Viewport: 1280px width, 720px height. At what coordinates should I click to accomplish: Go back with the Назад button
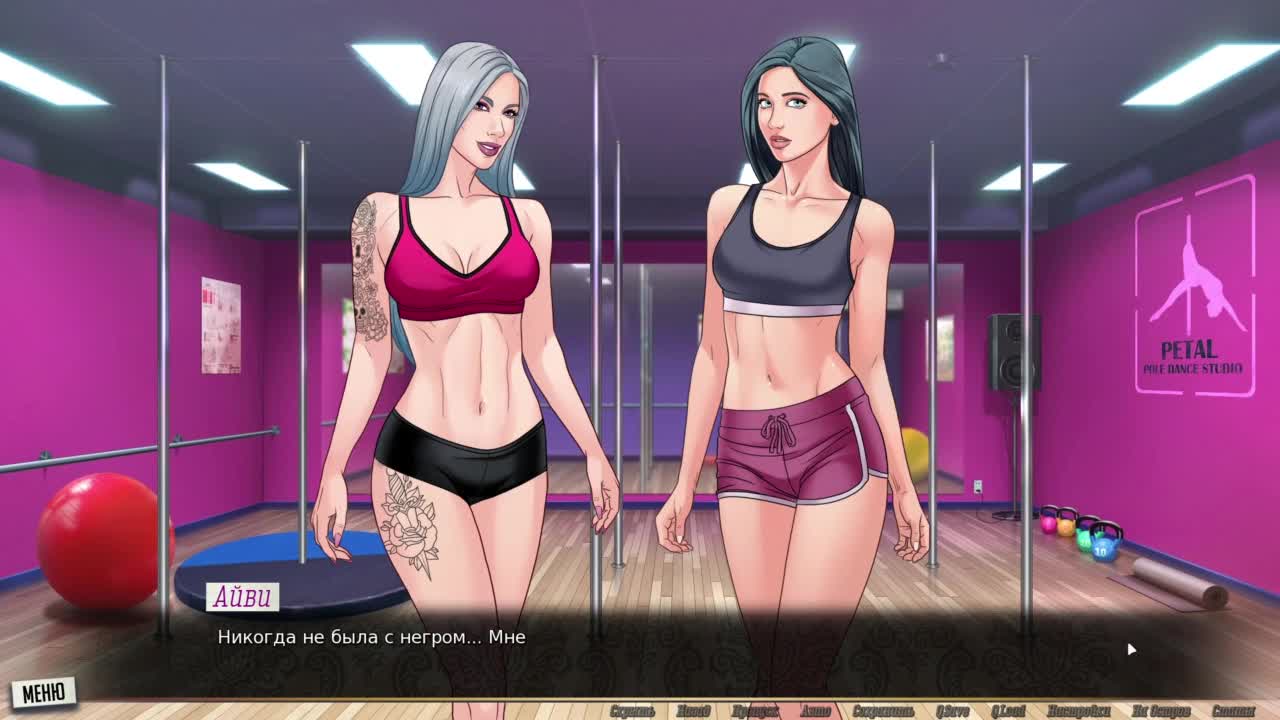coord(692,711)
